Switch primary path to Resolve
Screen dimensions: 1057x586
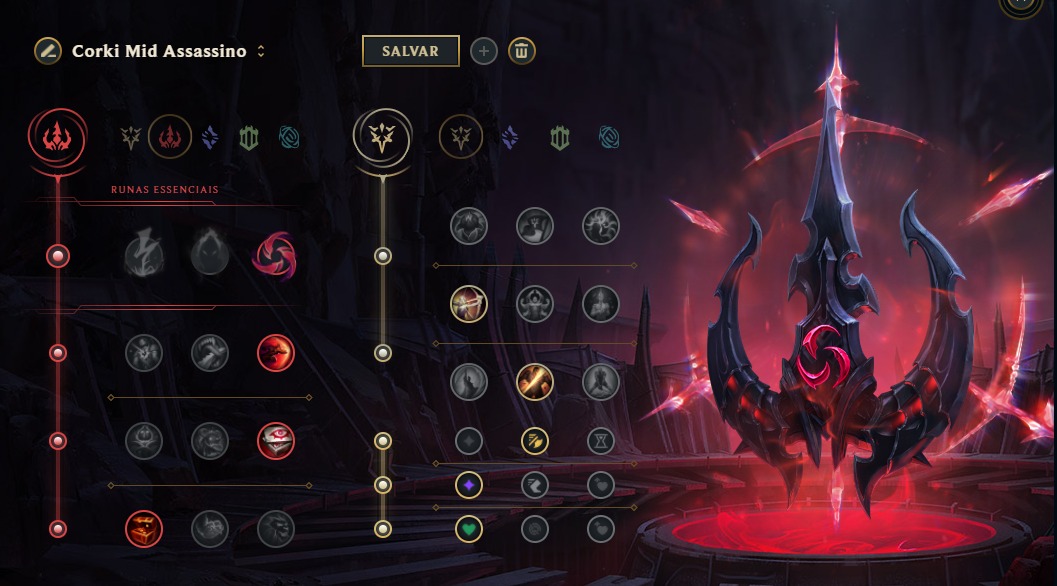249,138
